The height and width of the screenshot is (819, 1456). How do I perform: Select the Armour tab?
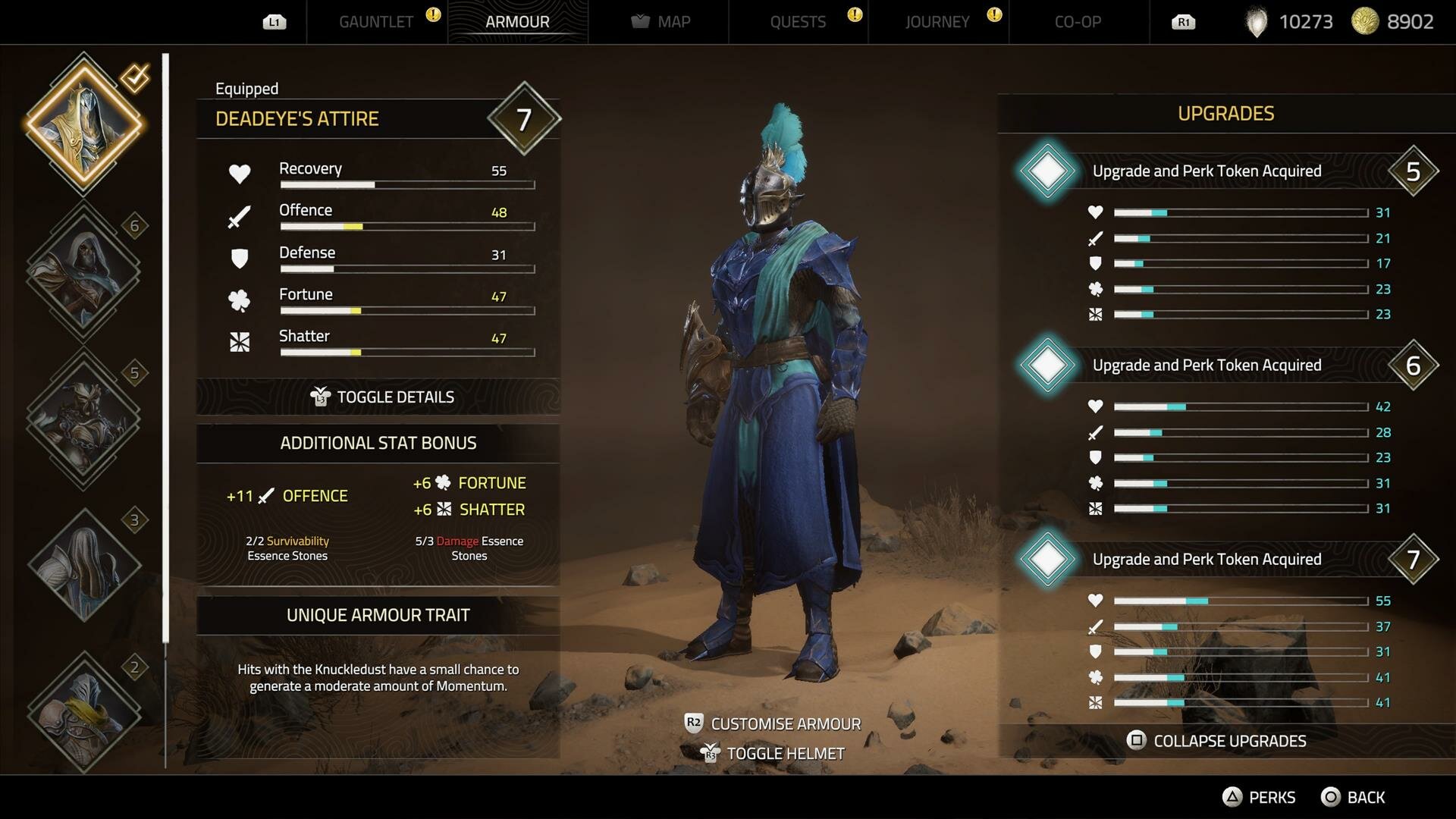point(517,22)
